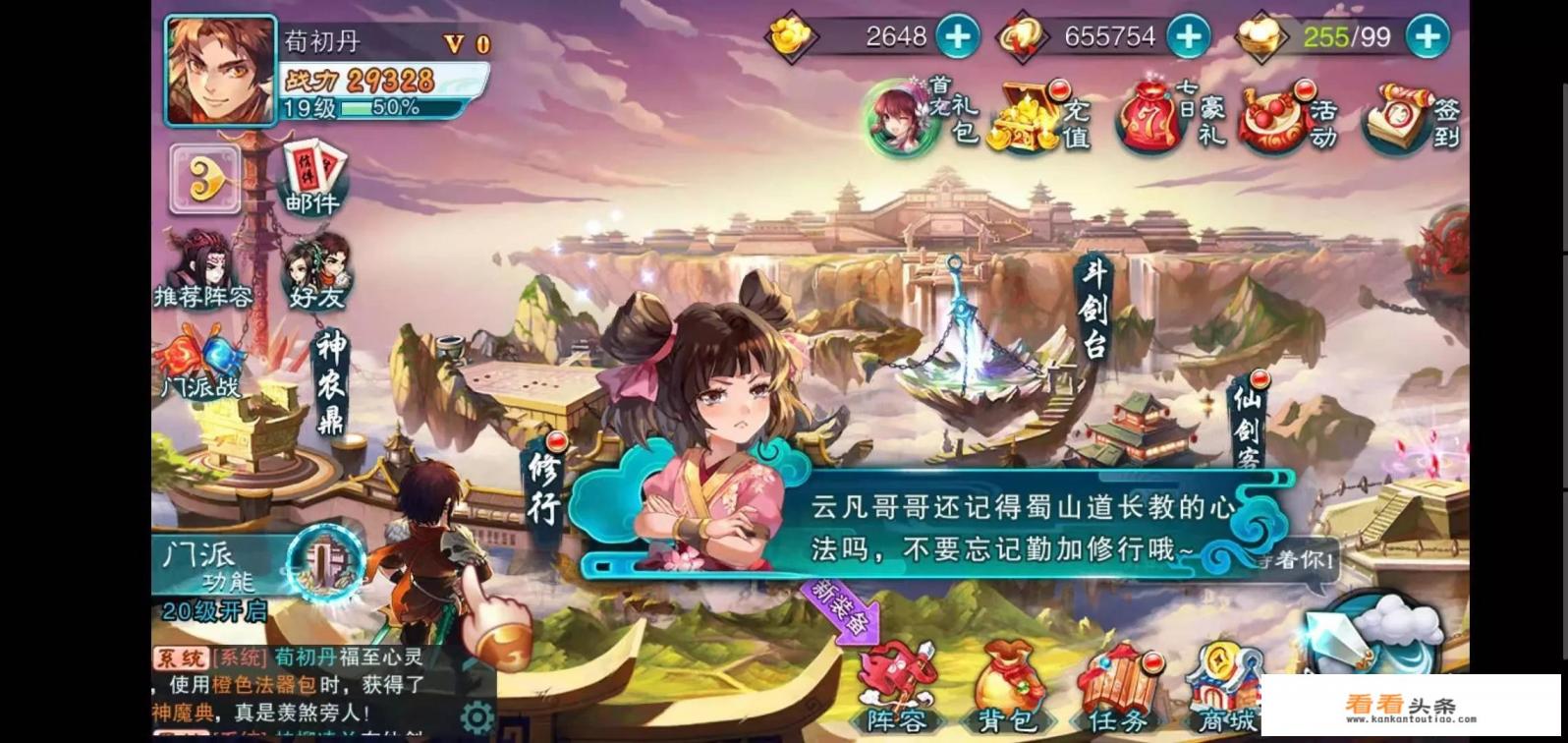The width and height of the screenshot is (1568, 743).
Task: Open the 邮件 mail icon
Action: tap(310, 182)
